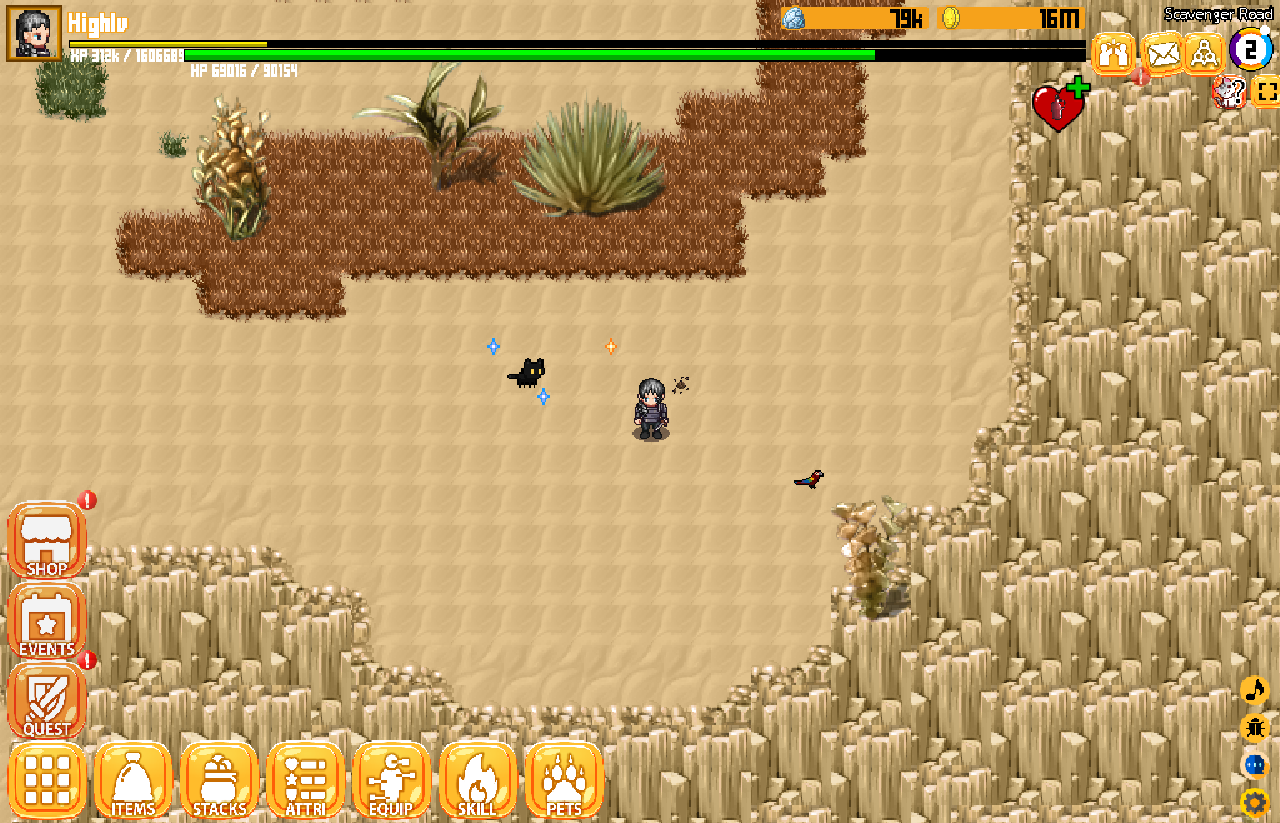The width and height of the screenshot is (1280, 823).
Task: Open the triangle-of-circles icon
Action: [1205, 53]
